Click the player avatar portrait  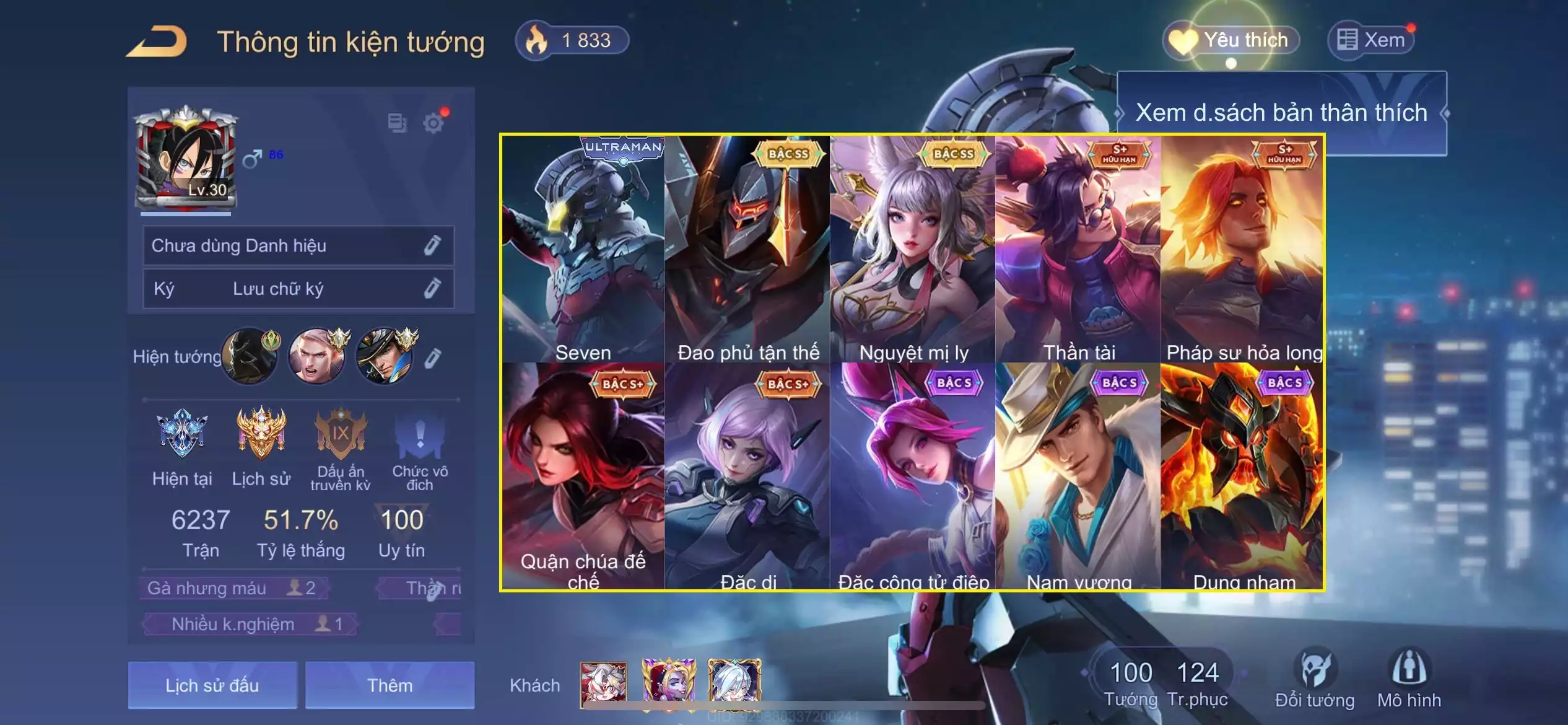point(186,159)
